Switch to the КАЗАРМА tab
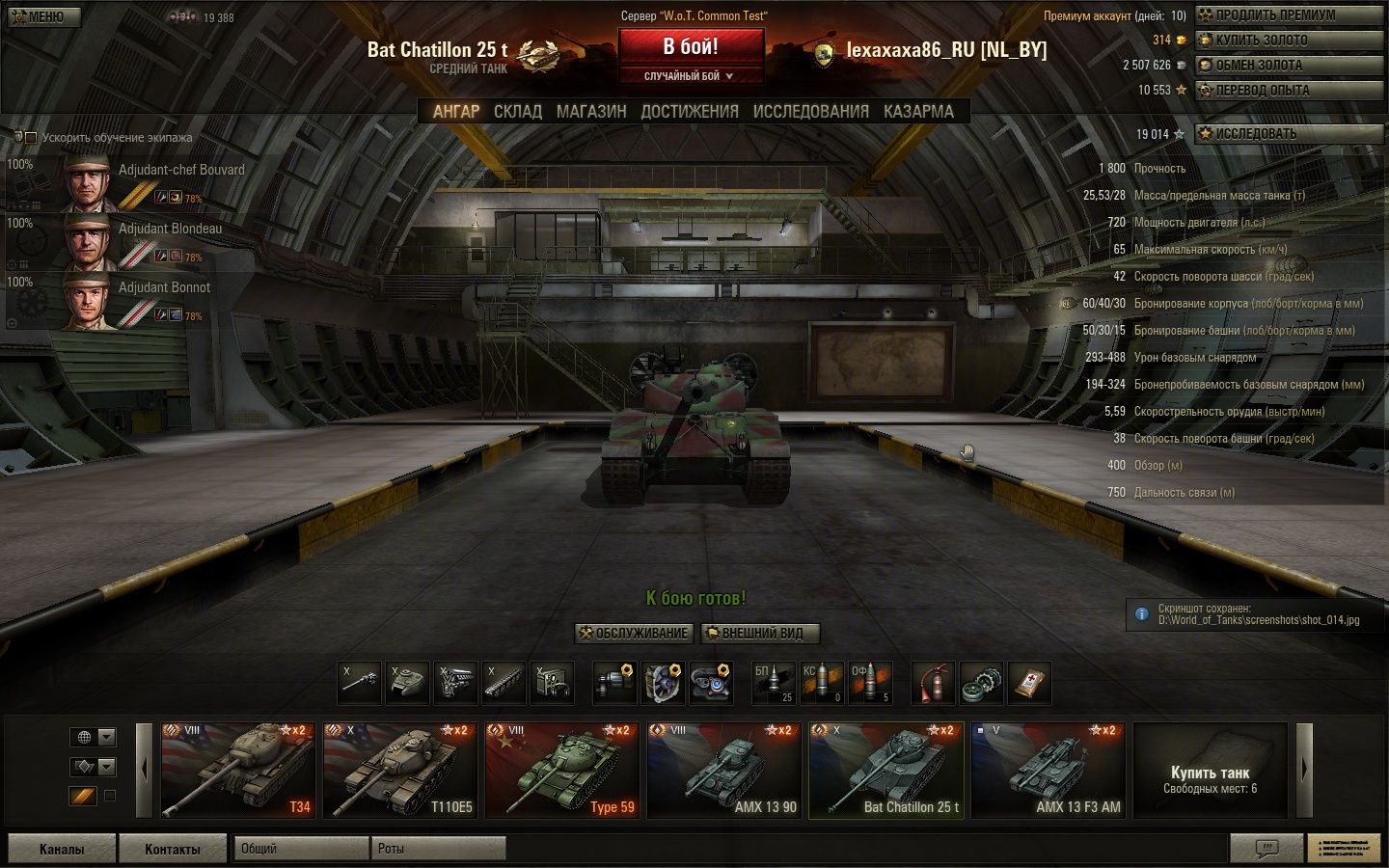1389x868 pixels. [918, 112]
